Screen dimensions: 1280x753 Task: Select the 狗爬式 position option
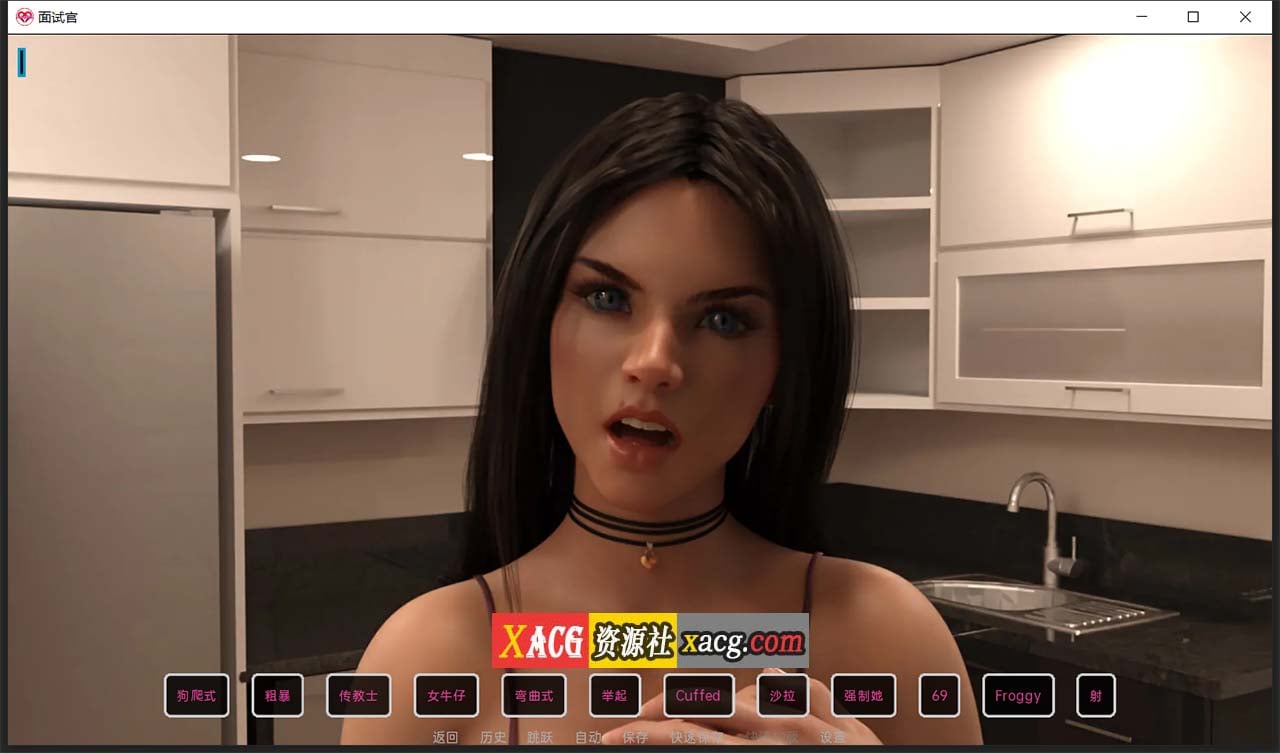(196, 695)
